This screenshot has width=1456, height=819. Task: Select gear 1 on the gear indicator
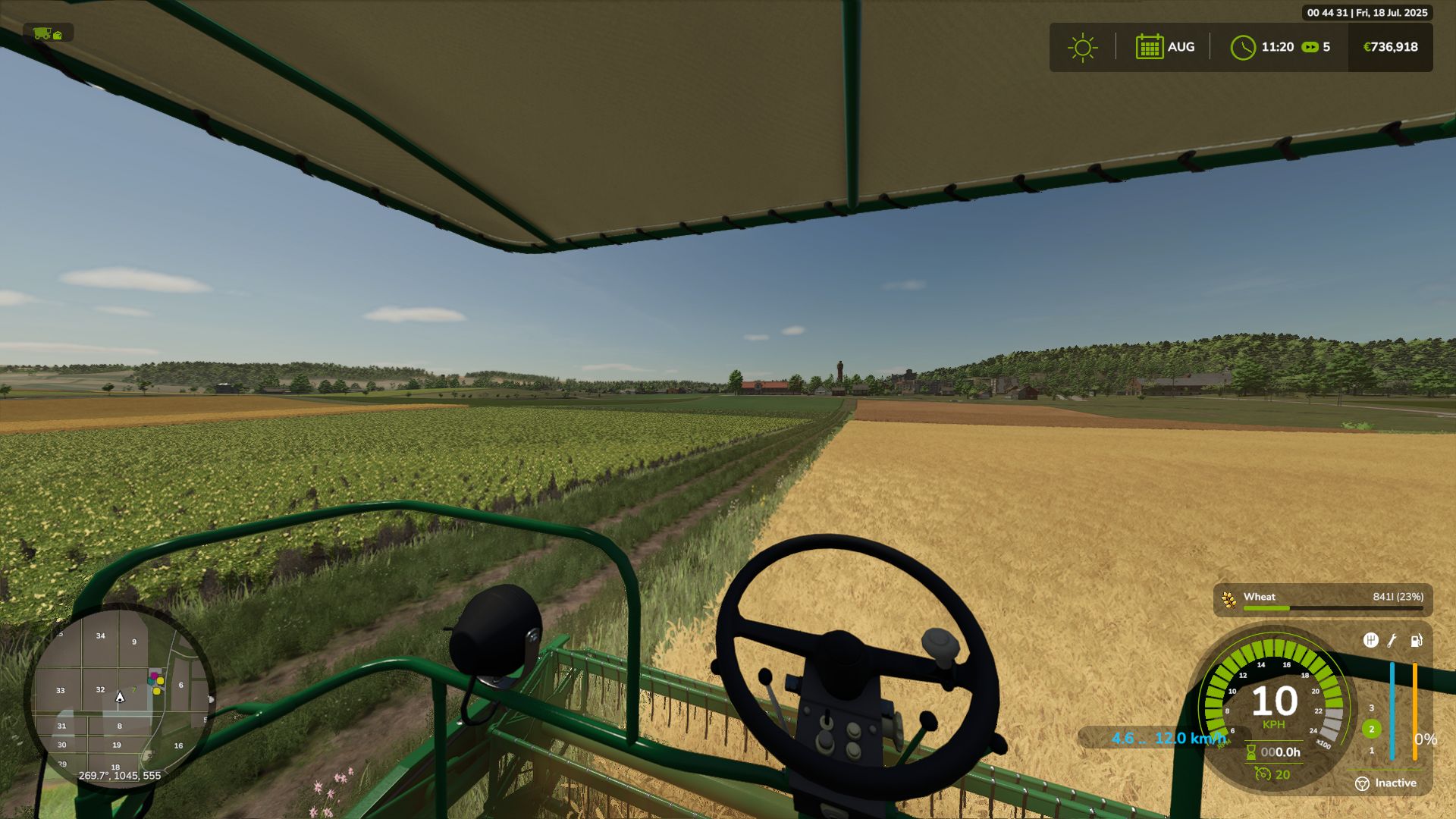click(x=1371, y=751)
